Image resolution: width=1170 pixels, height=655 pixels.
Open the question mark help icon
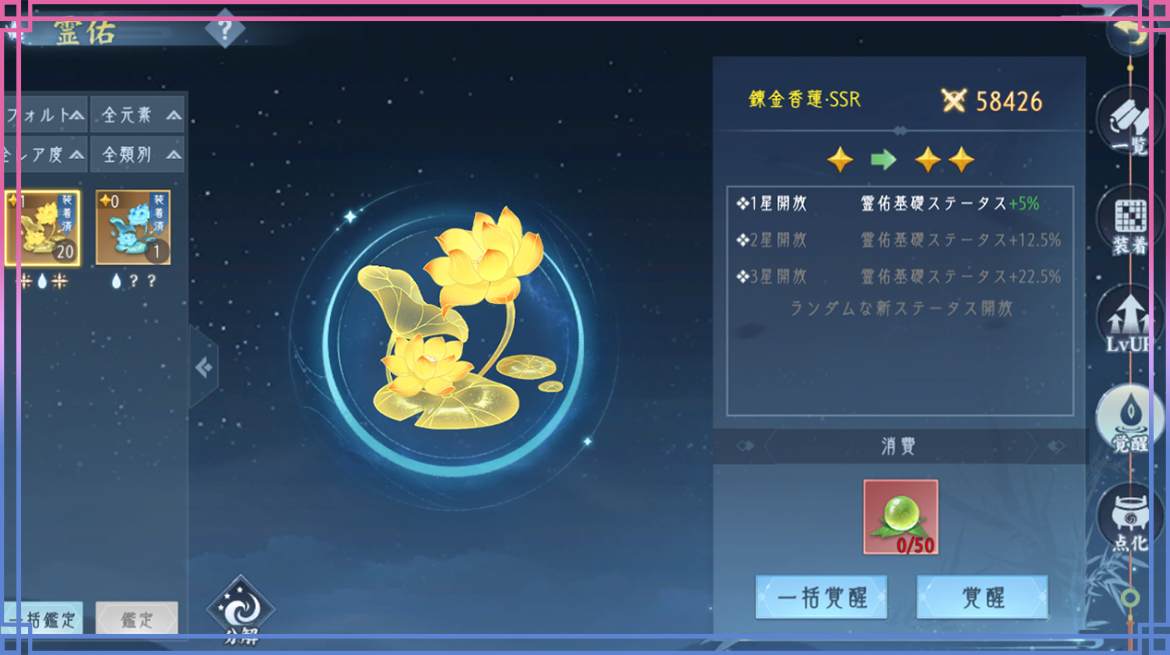coord(224,30)
